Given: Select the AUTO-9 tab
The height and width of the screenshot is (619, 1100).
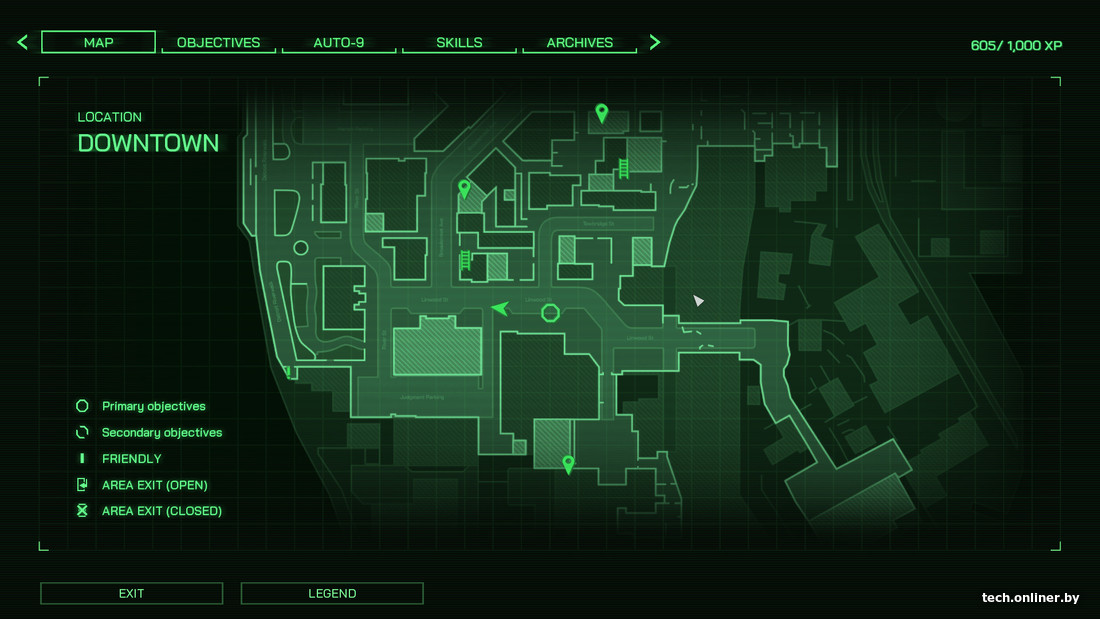Looking at the screenshot, I should pos(338,43).
